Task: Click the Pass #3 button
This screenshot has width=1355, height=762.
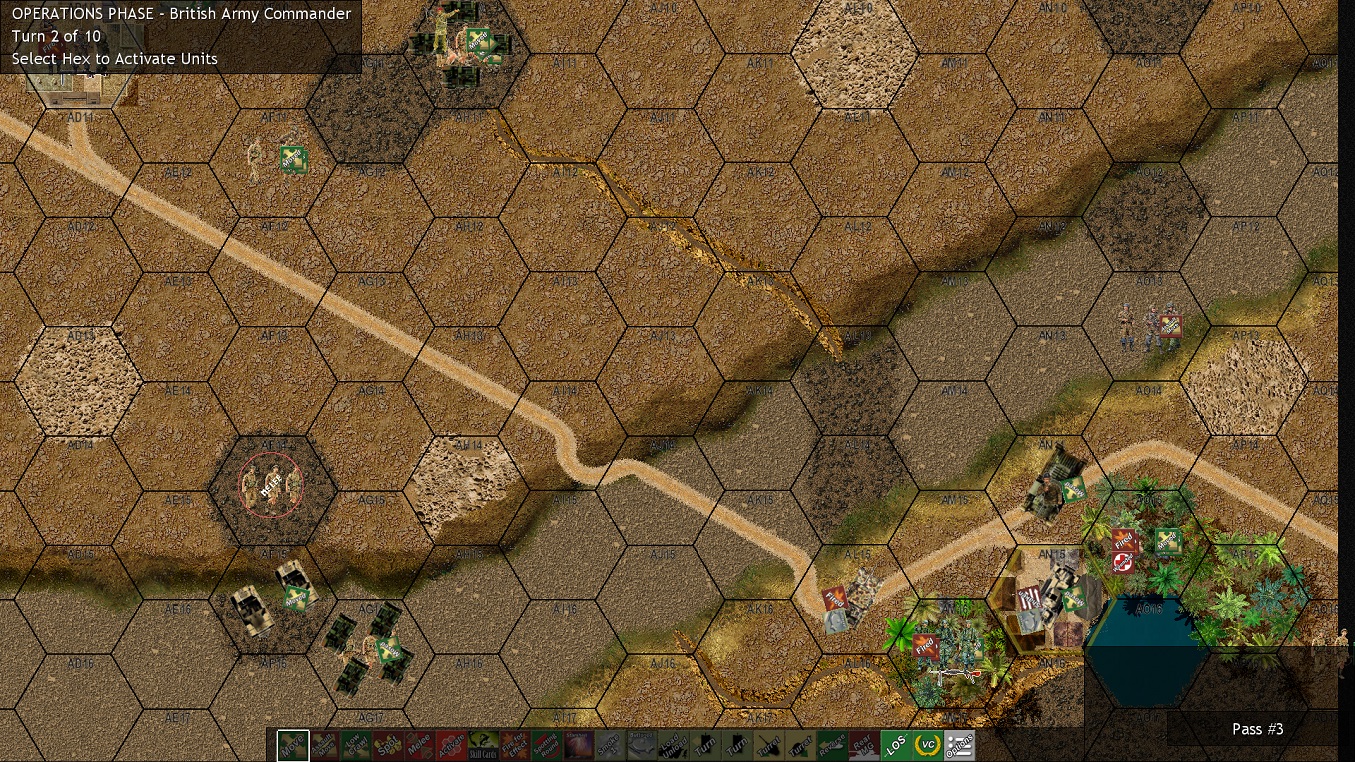Action: click(x=1257, y=729)
